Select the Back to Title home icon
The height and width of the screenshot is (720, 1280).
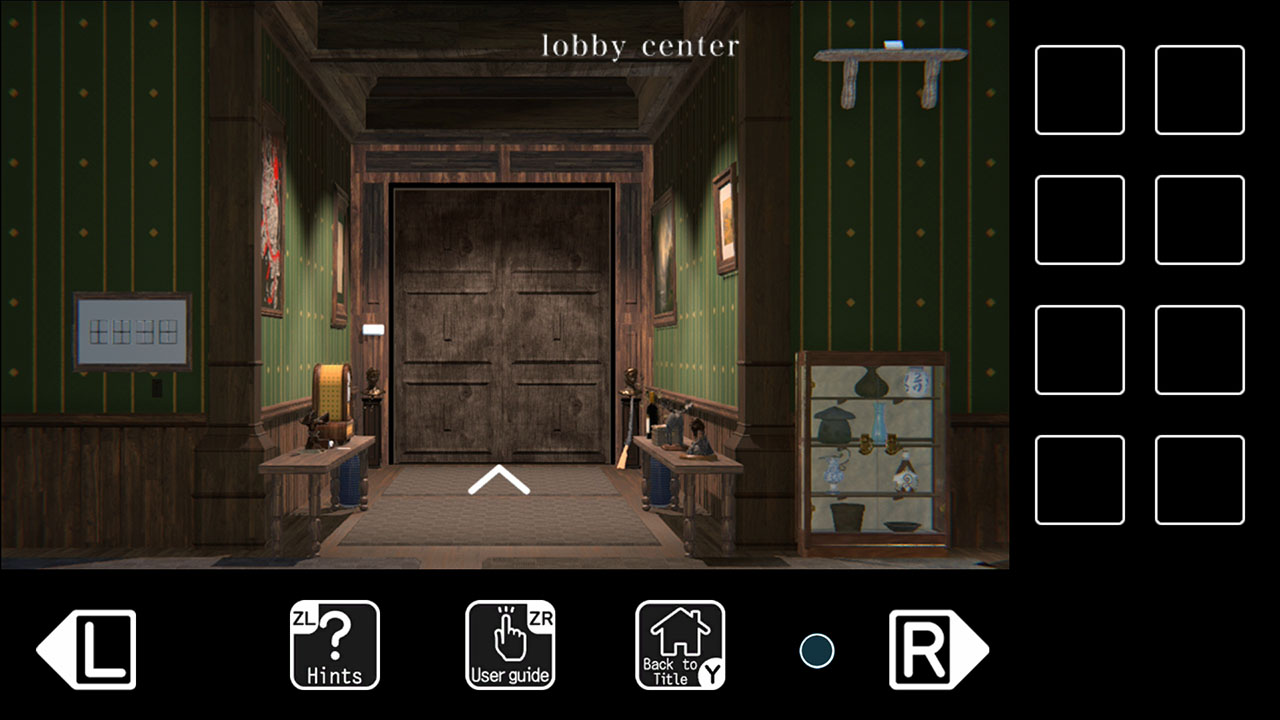coord(680,645)
